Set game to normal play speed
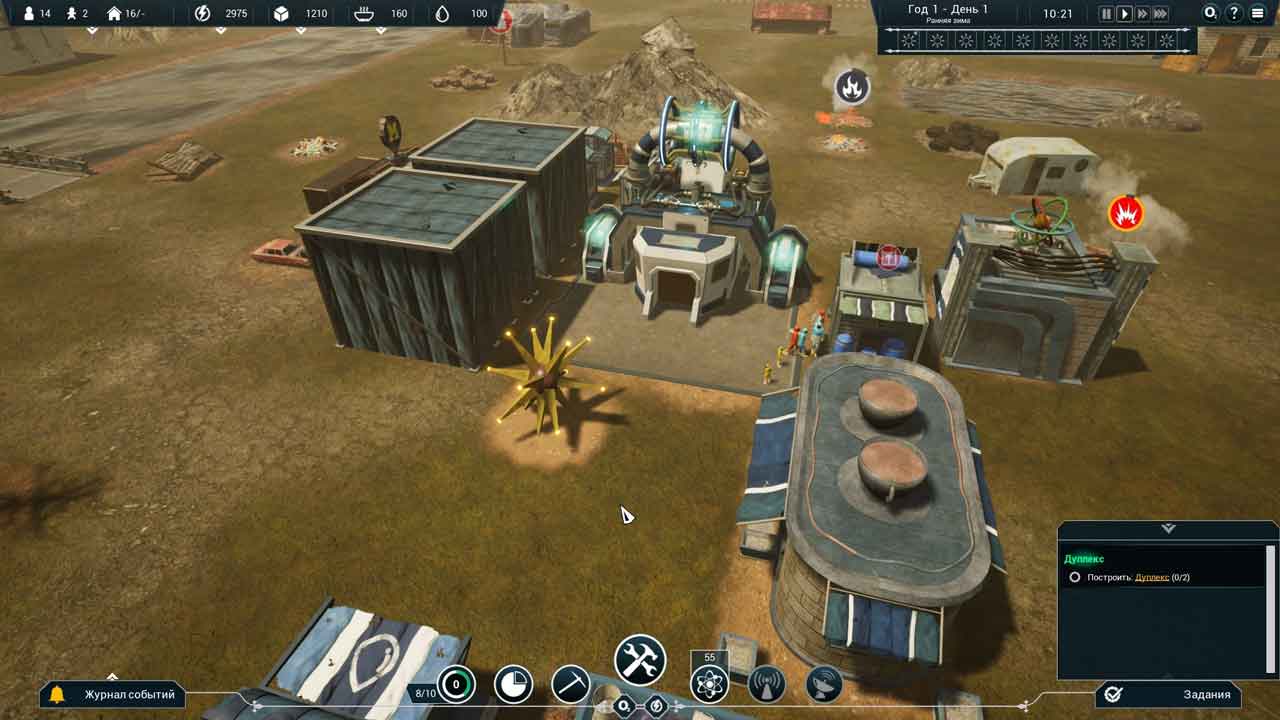 pos(1124,14)
